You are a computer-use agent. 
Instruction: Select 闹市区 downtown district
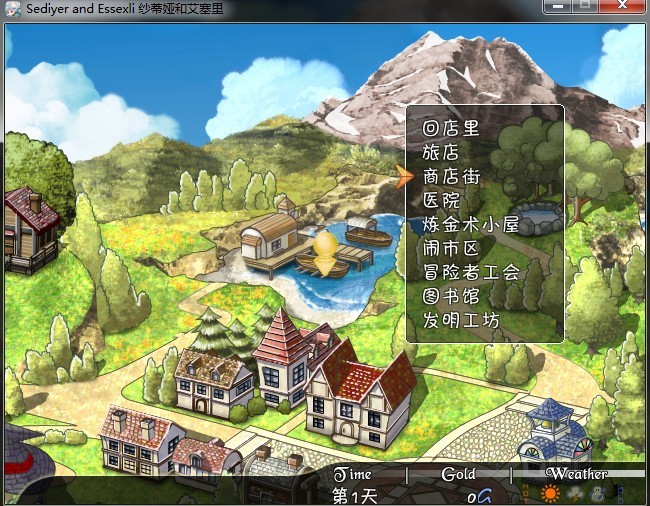click(x=451, y=249)
